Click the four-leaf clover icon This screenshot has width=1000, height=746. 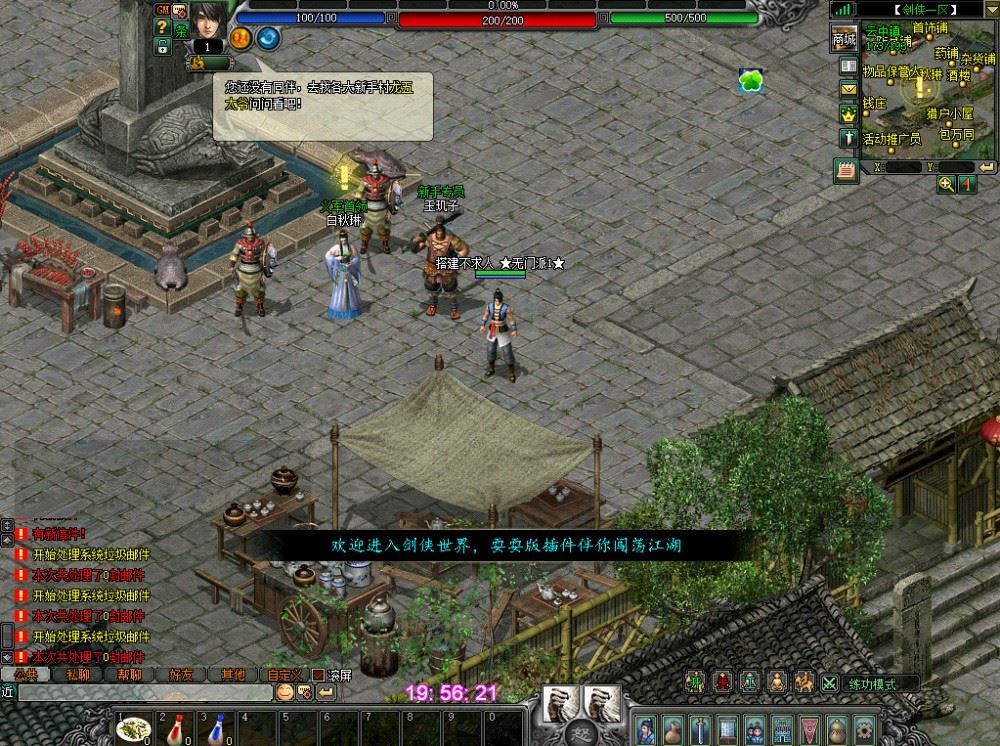(x=750, y=81)
